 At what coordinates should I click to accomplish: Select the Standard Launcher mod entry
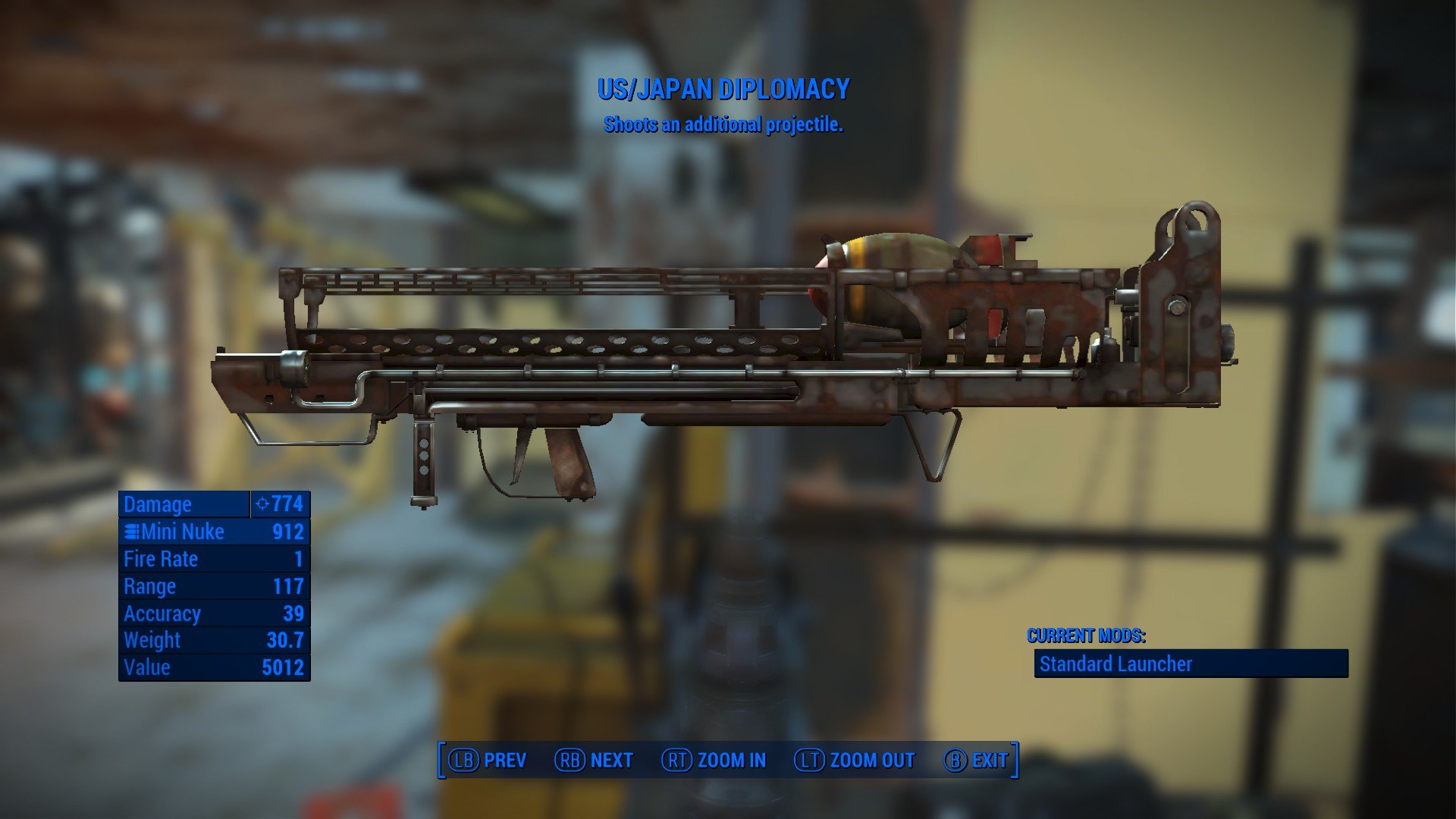pos(1191,664)
